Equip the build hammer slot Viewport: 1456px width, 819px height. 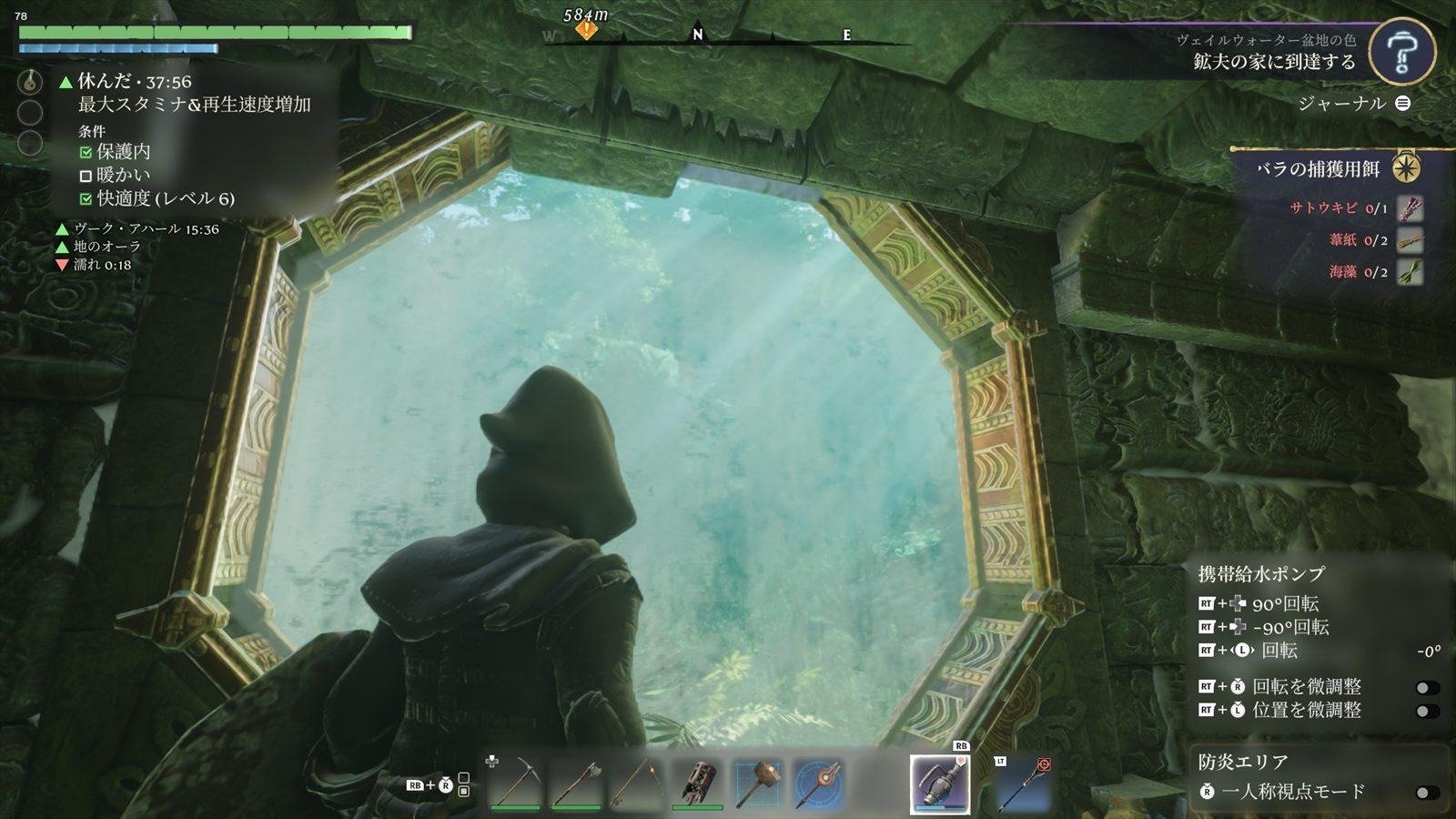point(758,782)
